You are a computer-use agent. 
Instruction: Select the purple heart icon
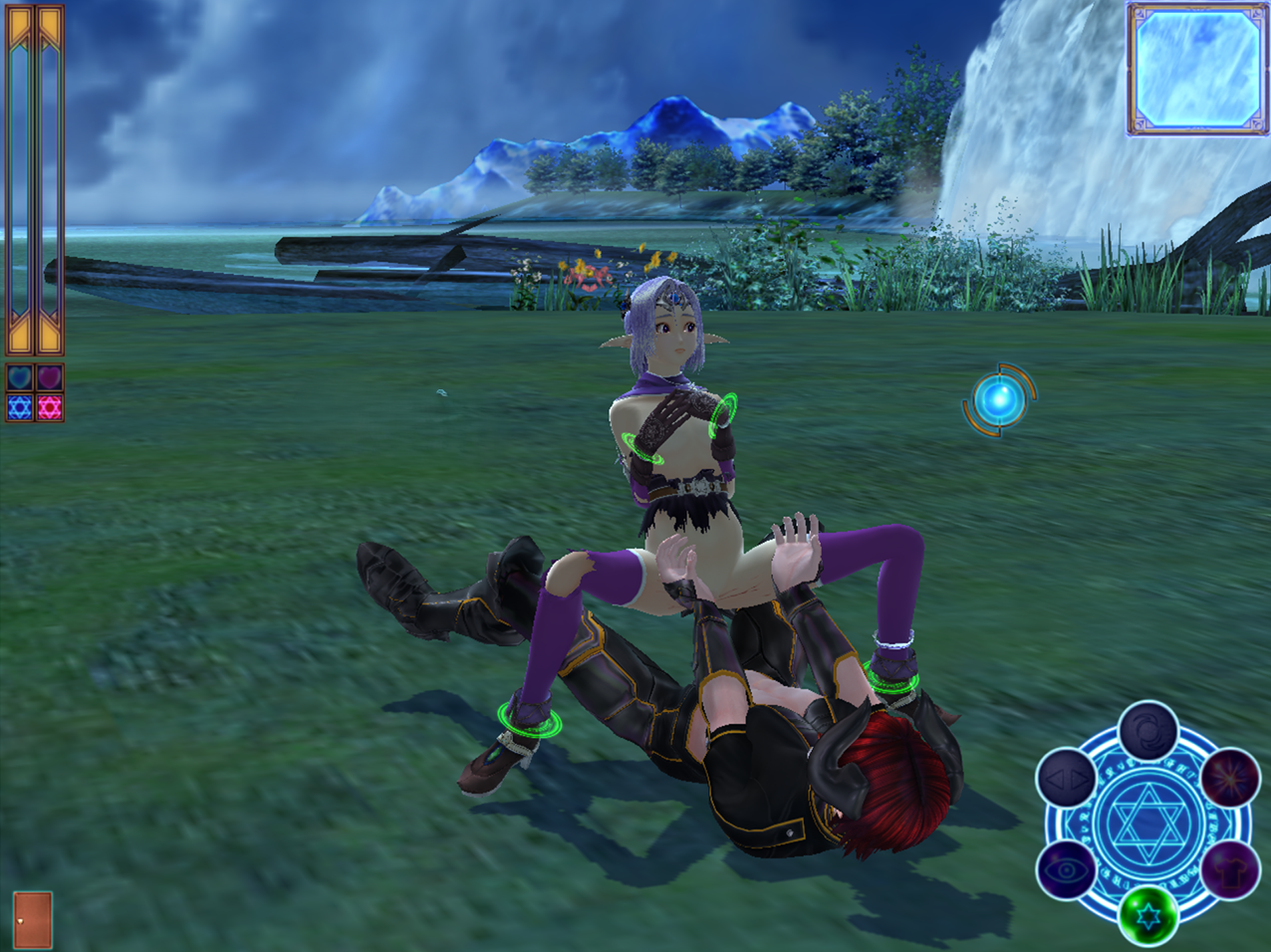50,378
